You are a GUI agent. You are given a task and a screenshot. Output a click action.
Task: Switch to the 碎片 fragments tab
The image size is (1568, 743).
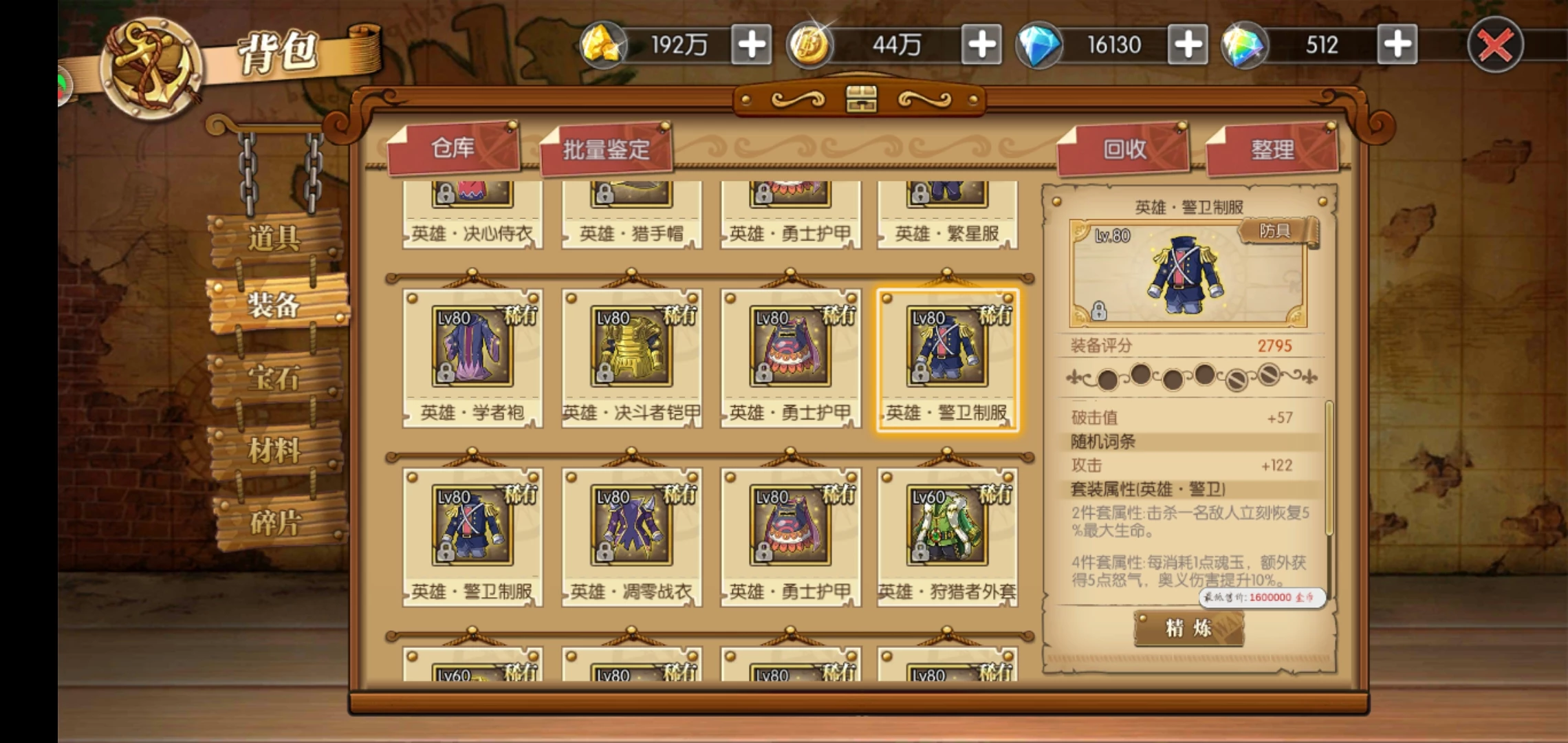coord(274,523)
